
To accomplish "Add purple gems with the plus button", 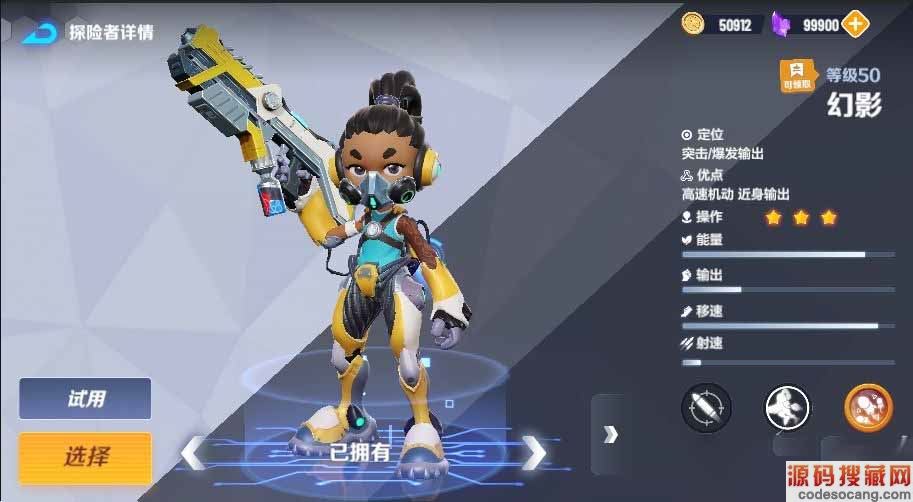I will tap(856, 24).
